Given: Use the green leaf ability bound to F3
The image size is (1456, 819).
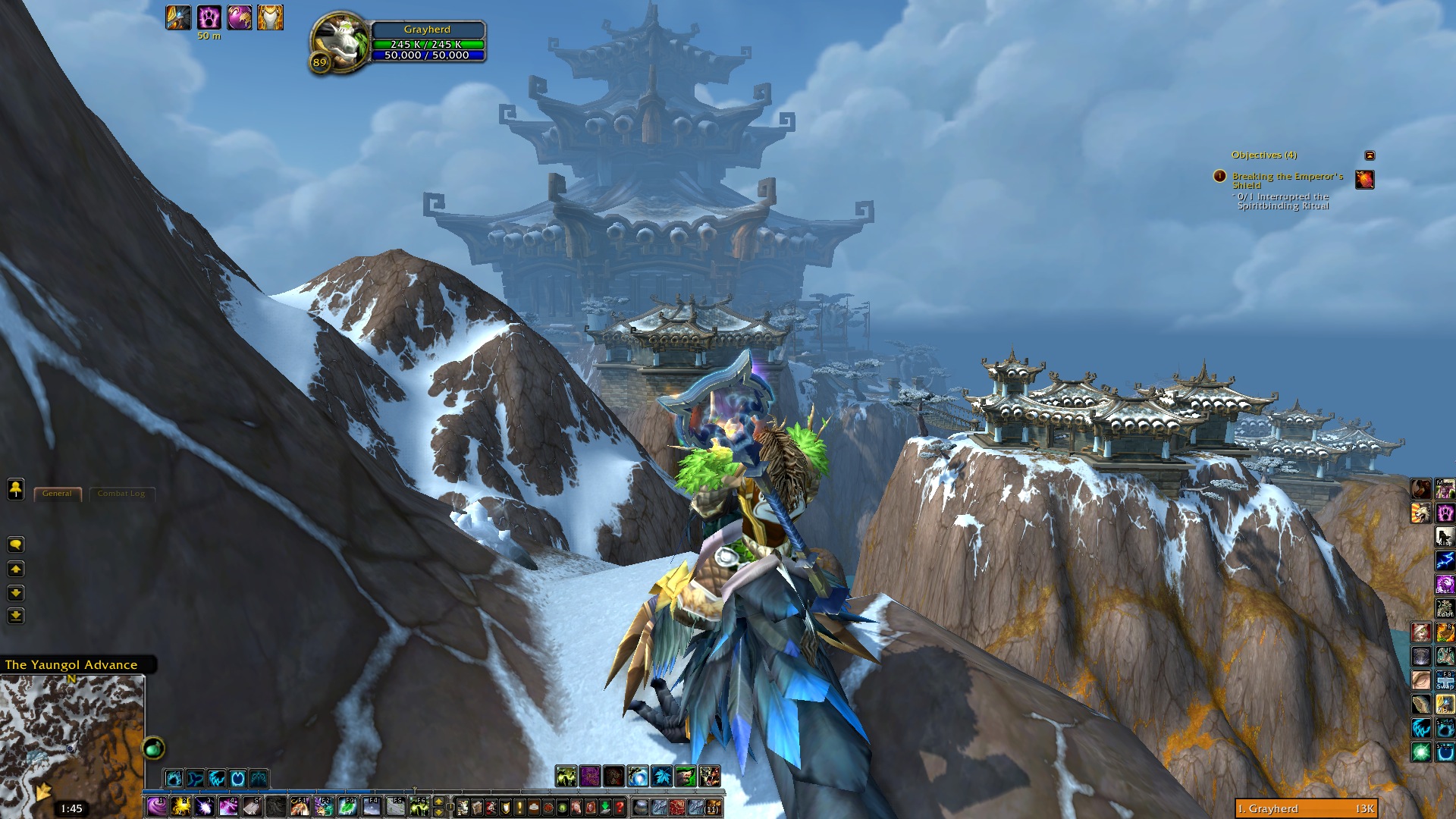Looking at the screenshot, I should (x=347, y=806).
